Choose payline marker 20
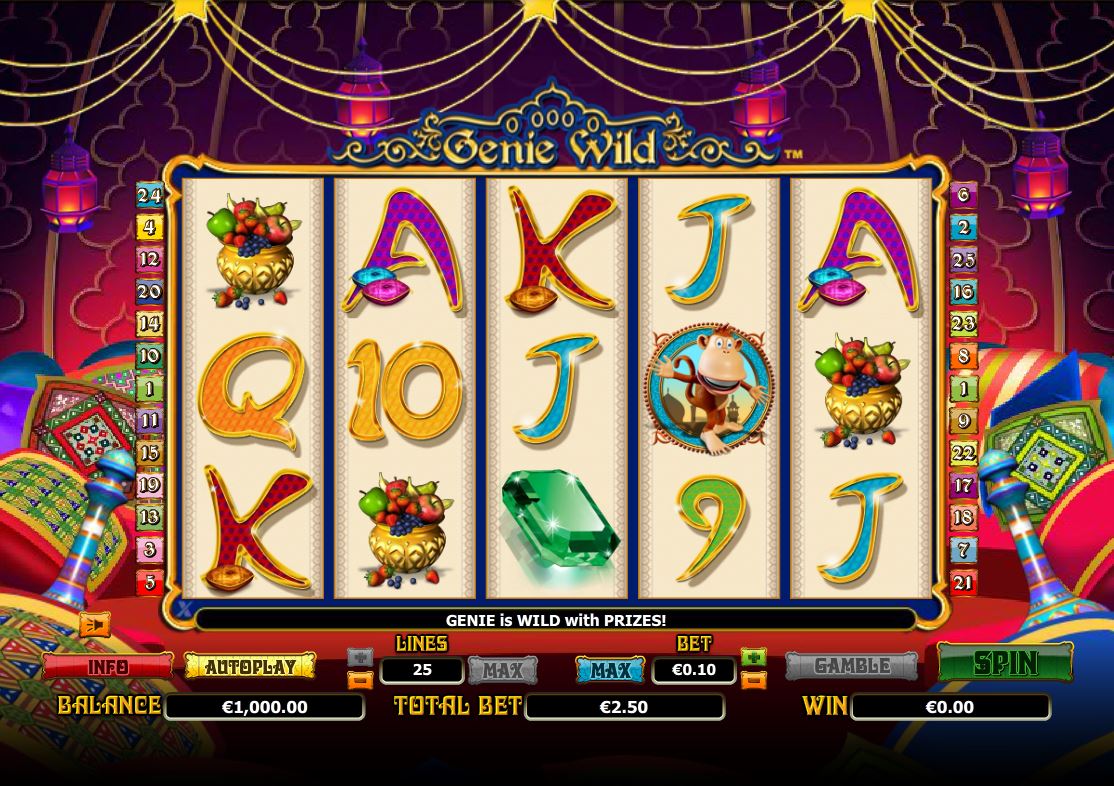This screenshot has height=786, width=1114. coord(149,292)
